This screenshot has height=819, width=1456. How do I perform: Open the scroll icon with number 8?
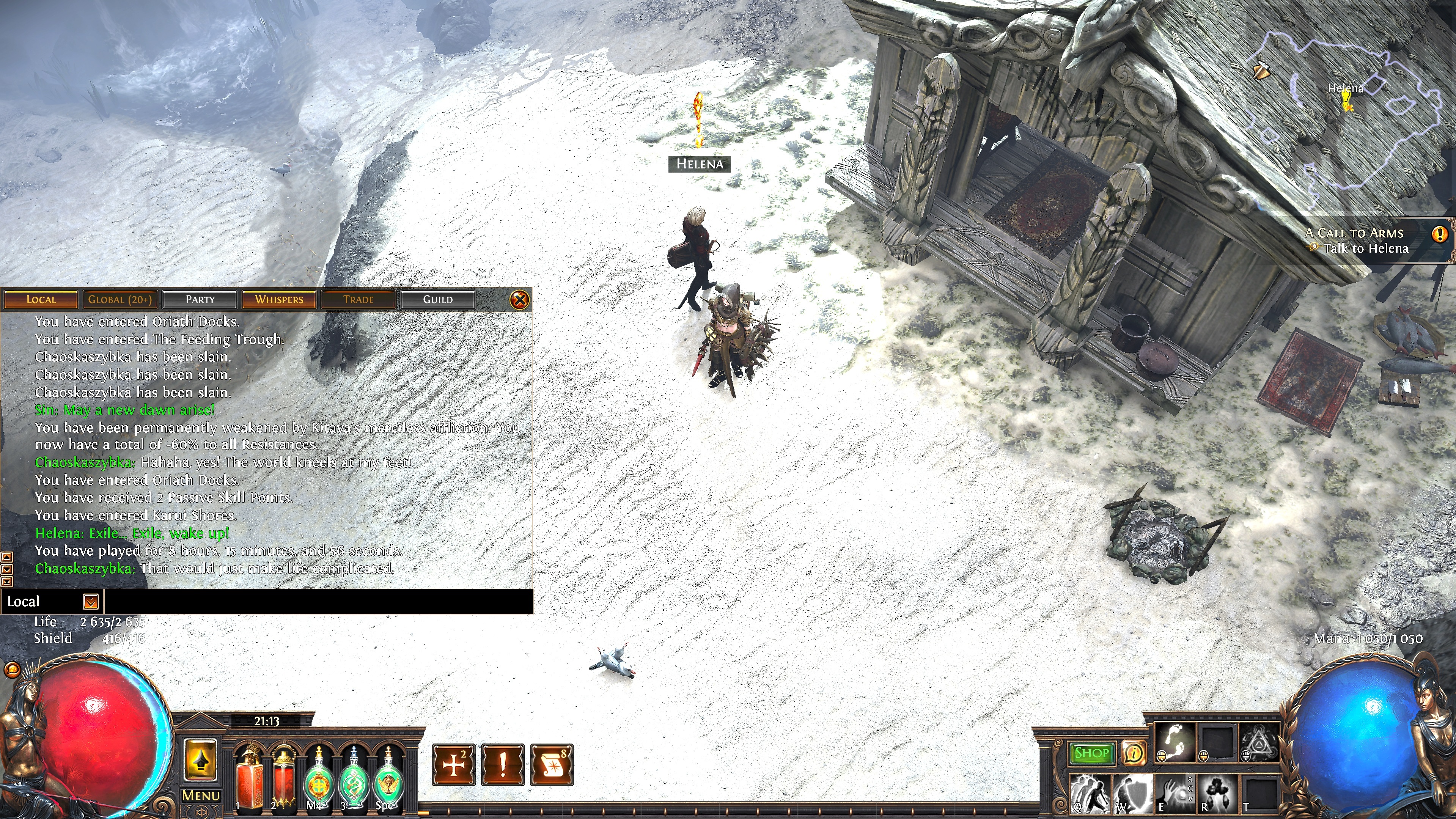tap(552, 765)
